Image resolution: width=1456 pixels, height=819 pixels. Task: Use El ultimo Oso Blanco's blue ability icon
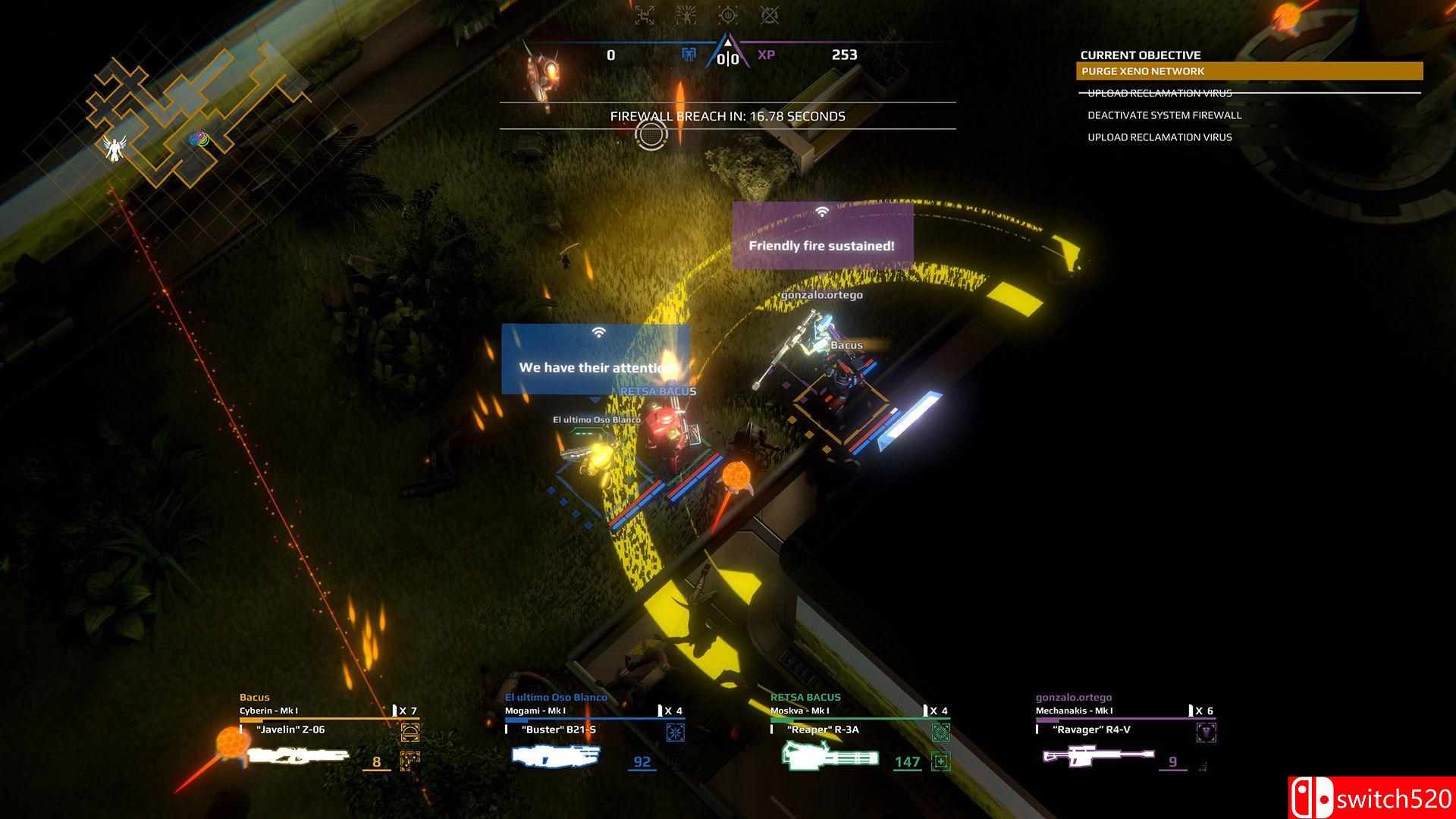point(675,732)
